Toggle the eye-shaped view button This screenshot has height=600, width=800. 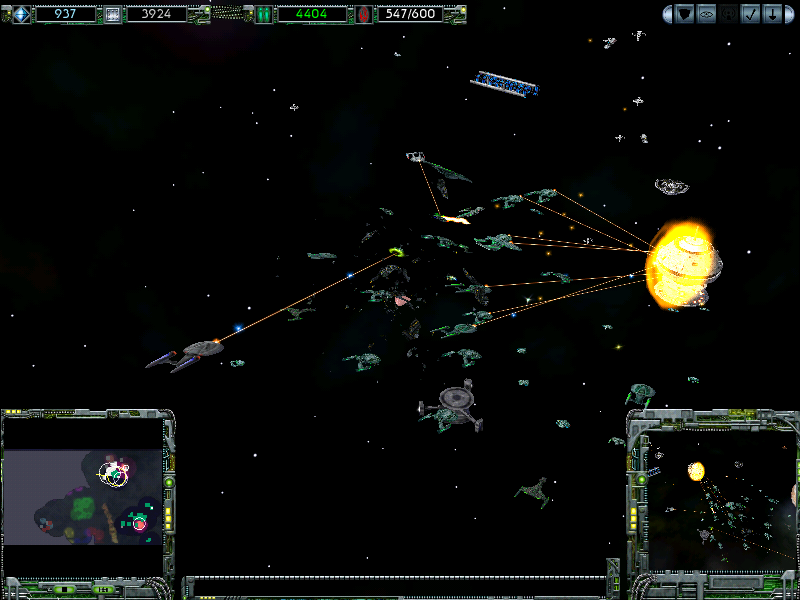tap(706, 14)
